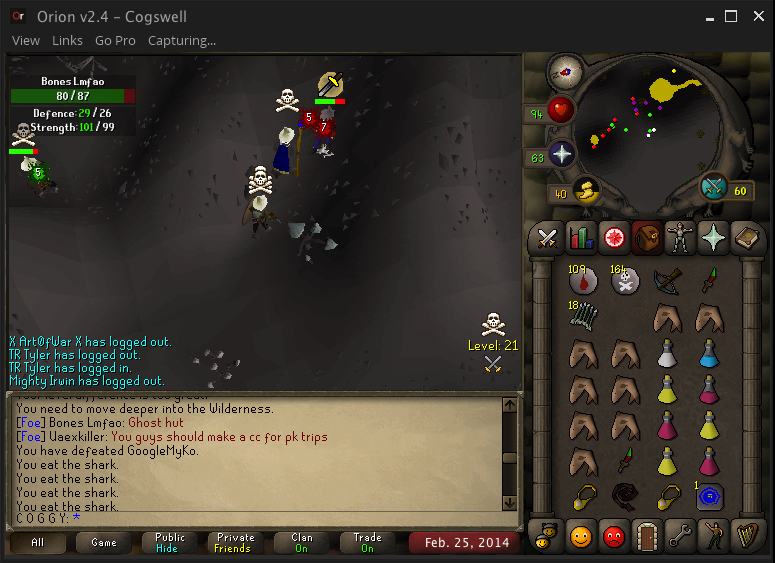Switch to the Magic spellbook tab
This screenshot has height=563, width=775.
click(x=746, y=237)
